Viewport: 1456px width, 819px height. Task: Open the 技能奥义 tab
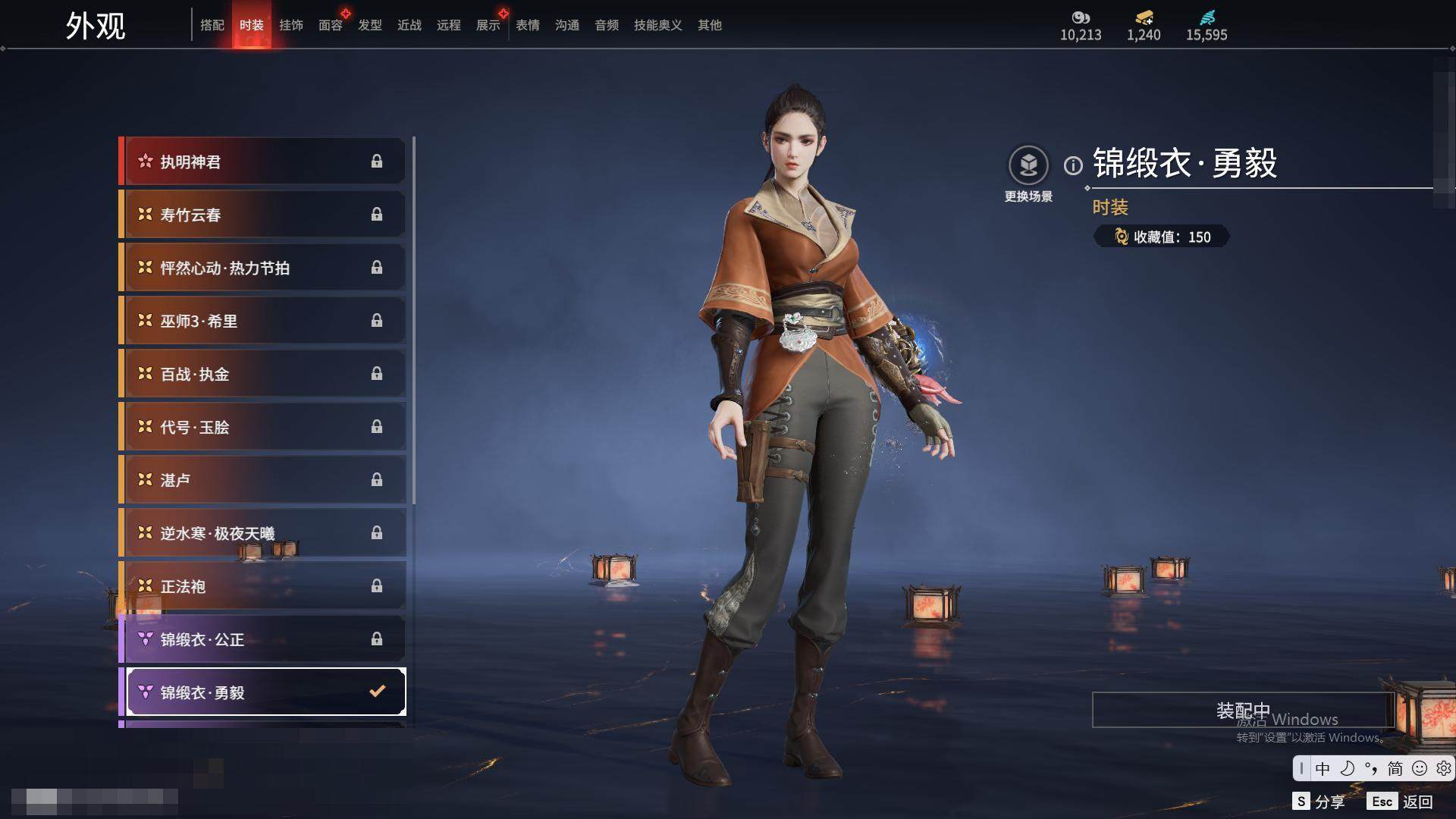click(658, 25)
